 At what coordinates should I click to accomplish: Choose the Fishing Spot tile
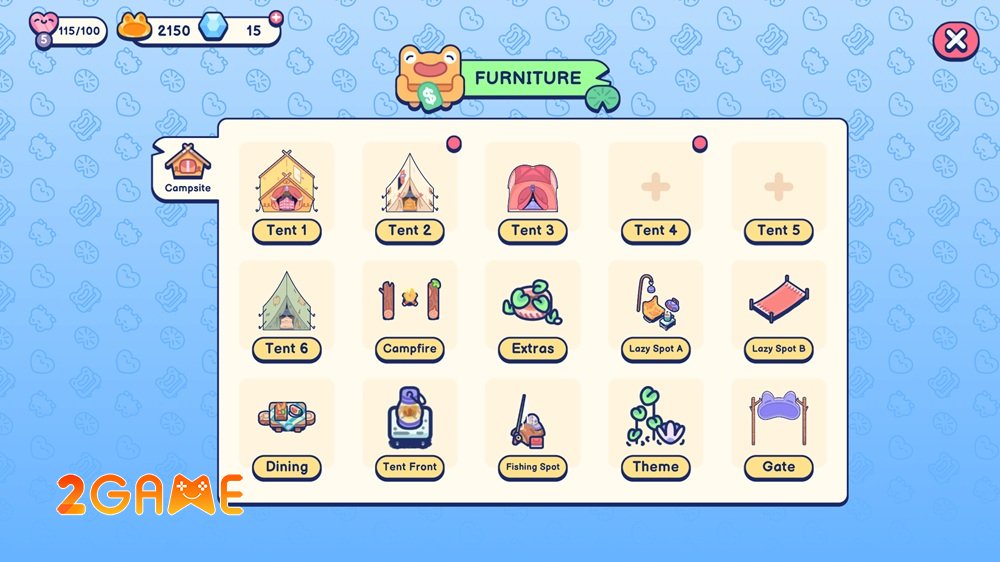(x=533, y=427)
